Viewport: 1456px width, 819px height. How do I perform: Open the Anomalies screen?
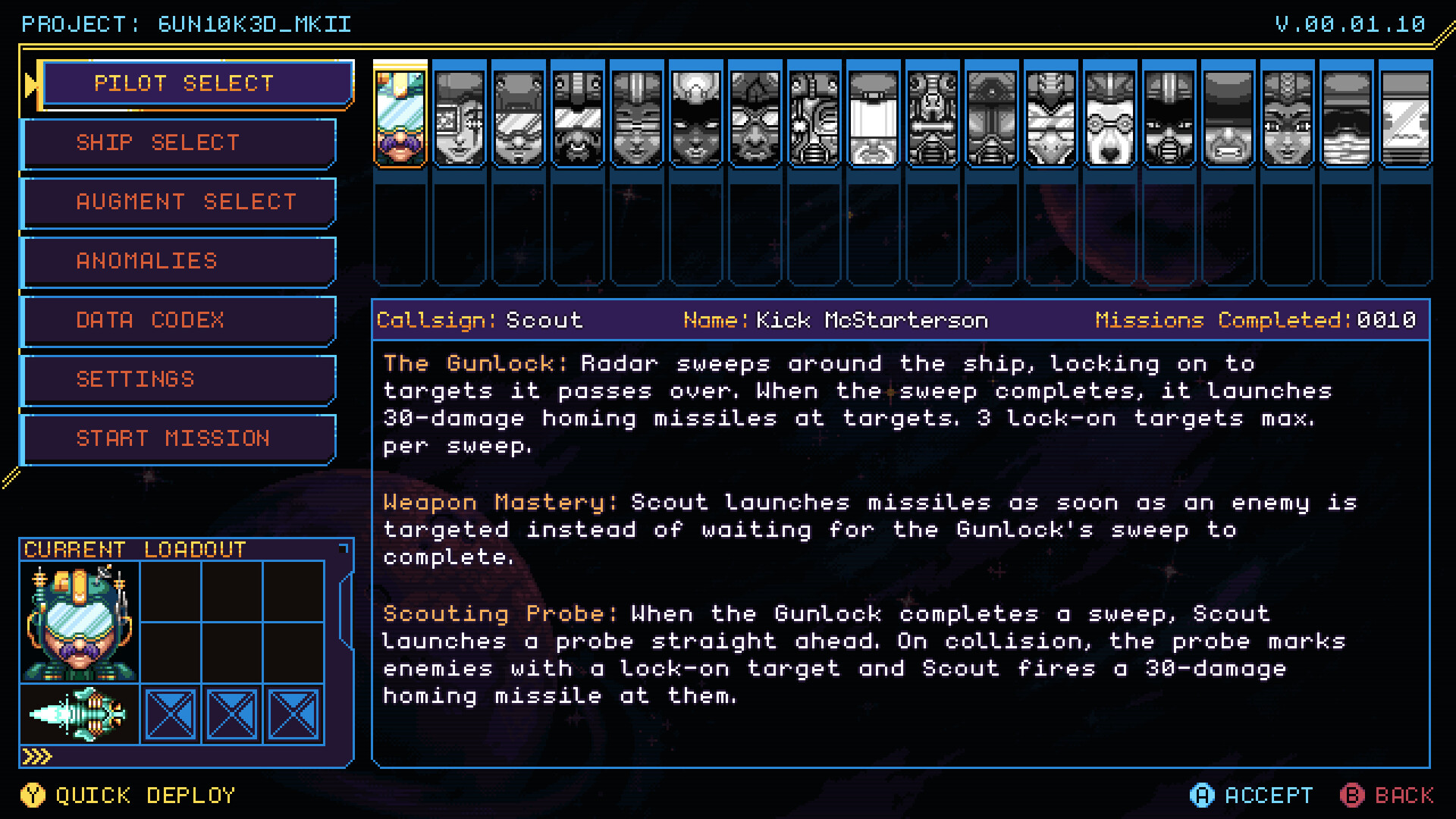coord(178,261)
